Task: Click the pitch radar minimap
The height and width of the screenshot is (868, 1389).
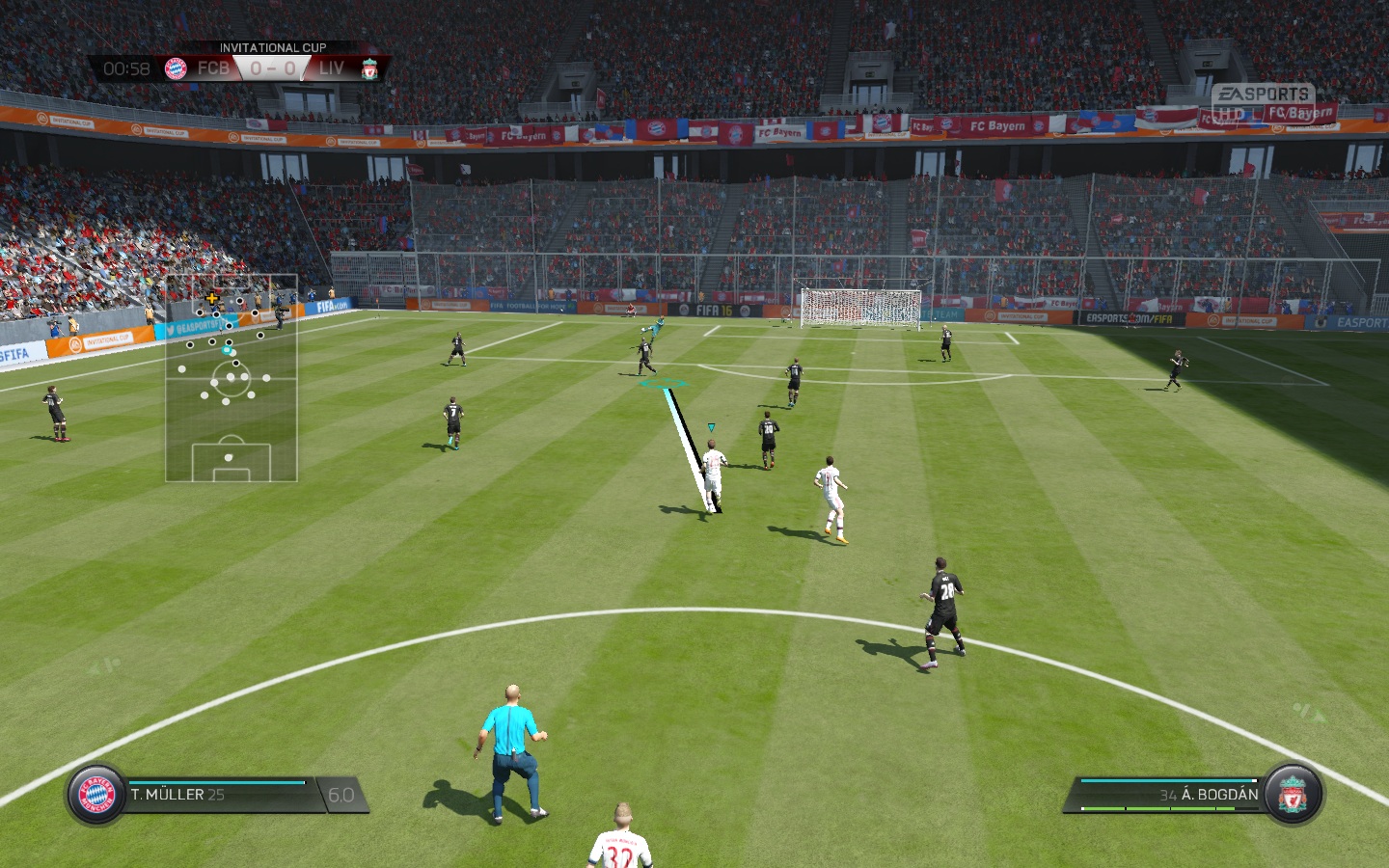Action: point(231,378)
